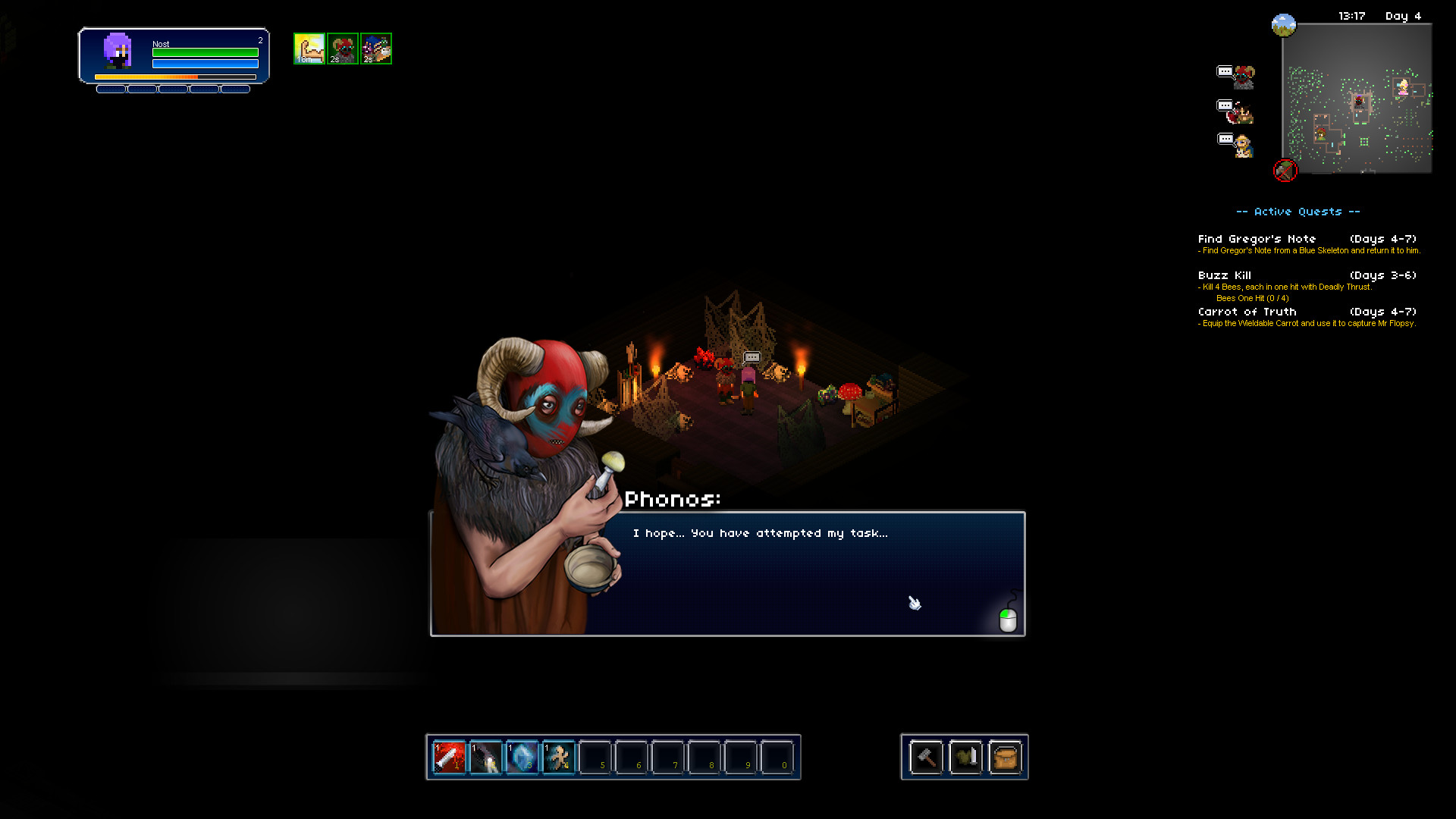1456x819 pixels.
Task: Activate the red sword skill in slot 1
Action: (449, 757)
